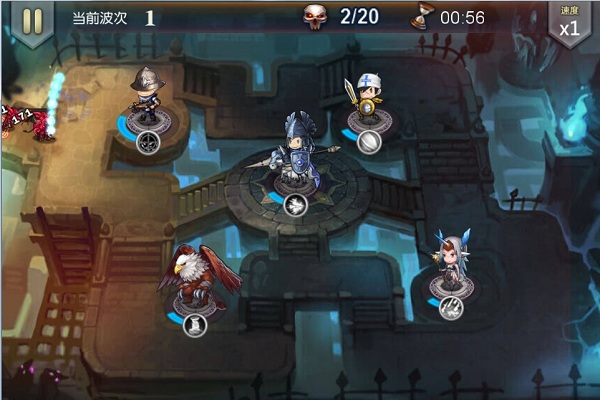This screenshot has width=600, height=400.
Task: Activate the winged mage girl's skill icon
Action: pyautogui.click(x=451, y=308)
